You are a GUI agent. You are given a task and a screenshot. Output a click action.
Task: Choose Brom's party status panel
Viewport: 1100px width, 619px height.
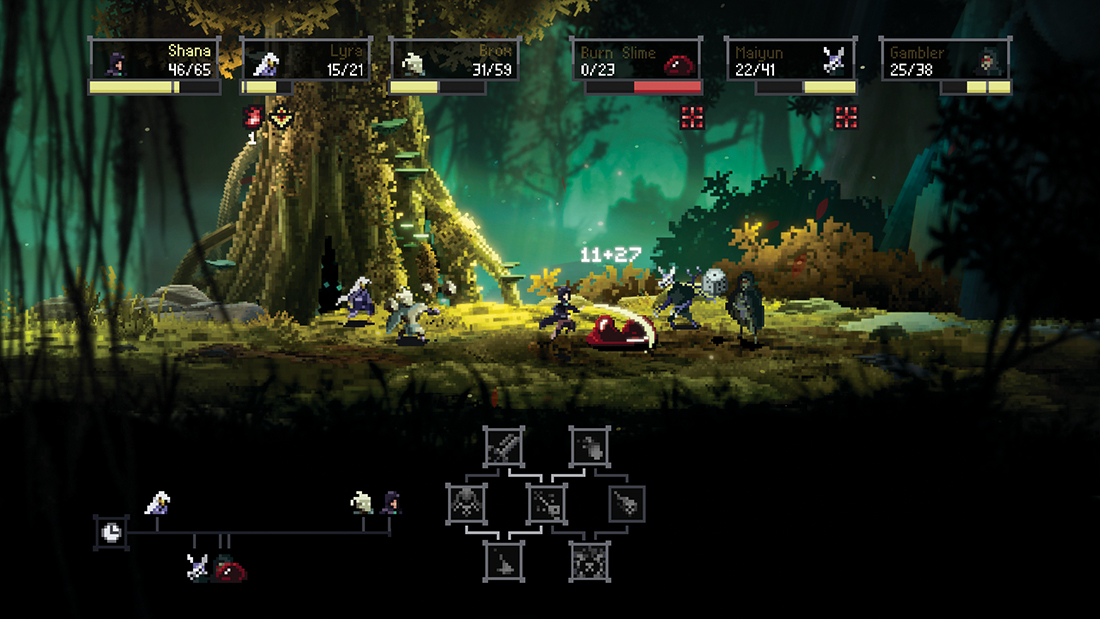[454, 60]
